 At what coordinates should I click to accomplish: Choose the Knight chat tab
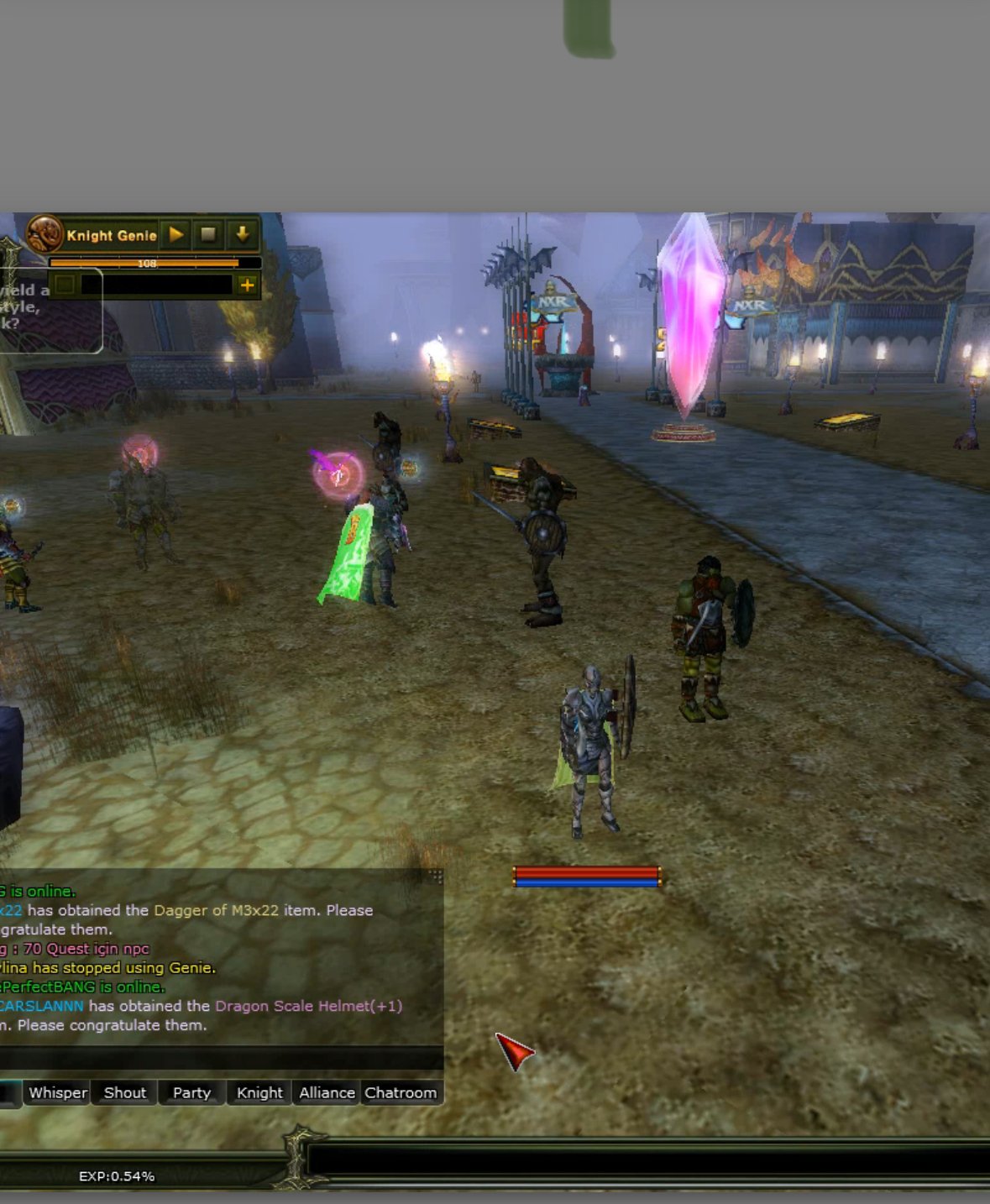(x=259, y=1092)
